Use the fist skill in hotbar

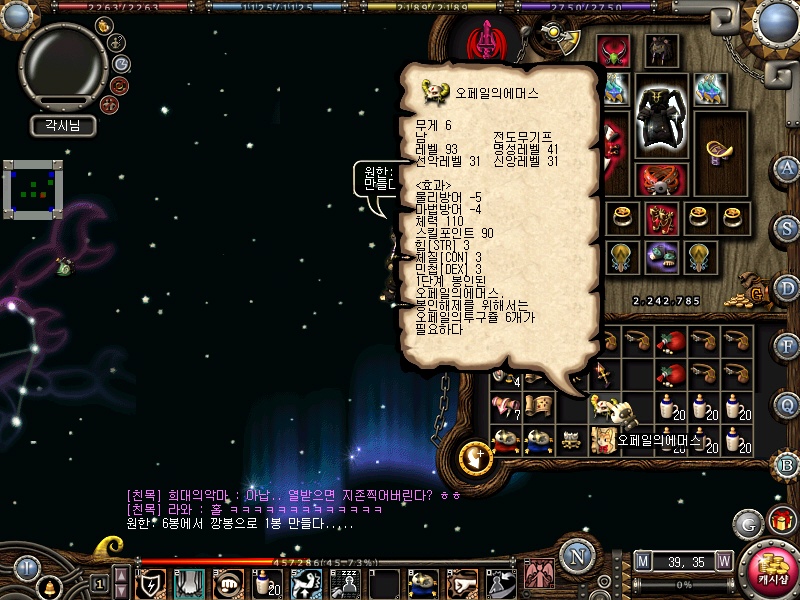click(229, 583)
